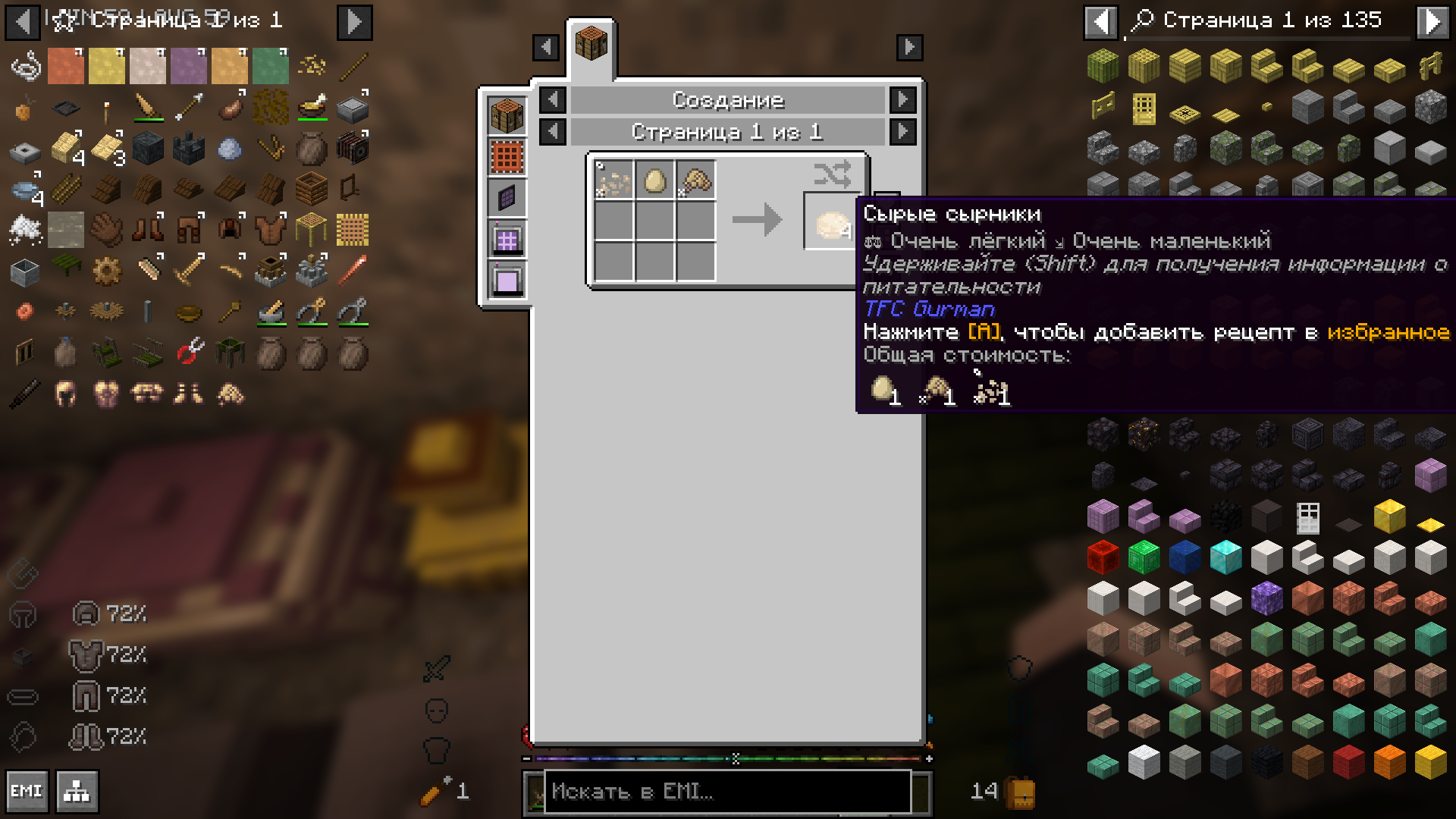The height and width of the screenshot is (819, 1456).
Task: Advance recipe page next to 'Страница 1 из 1'
Action: (902, 131)
